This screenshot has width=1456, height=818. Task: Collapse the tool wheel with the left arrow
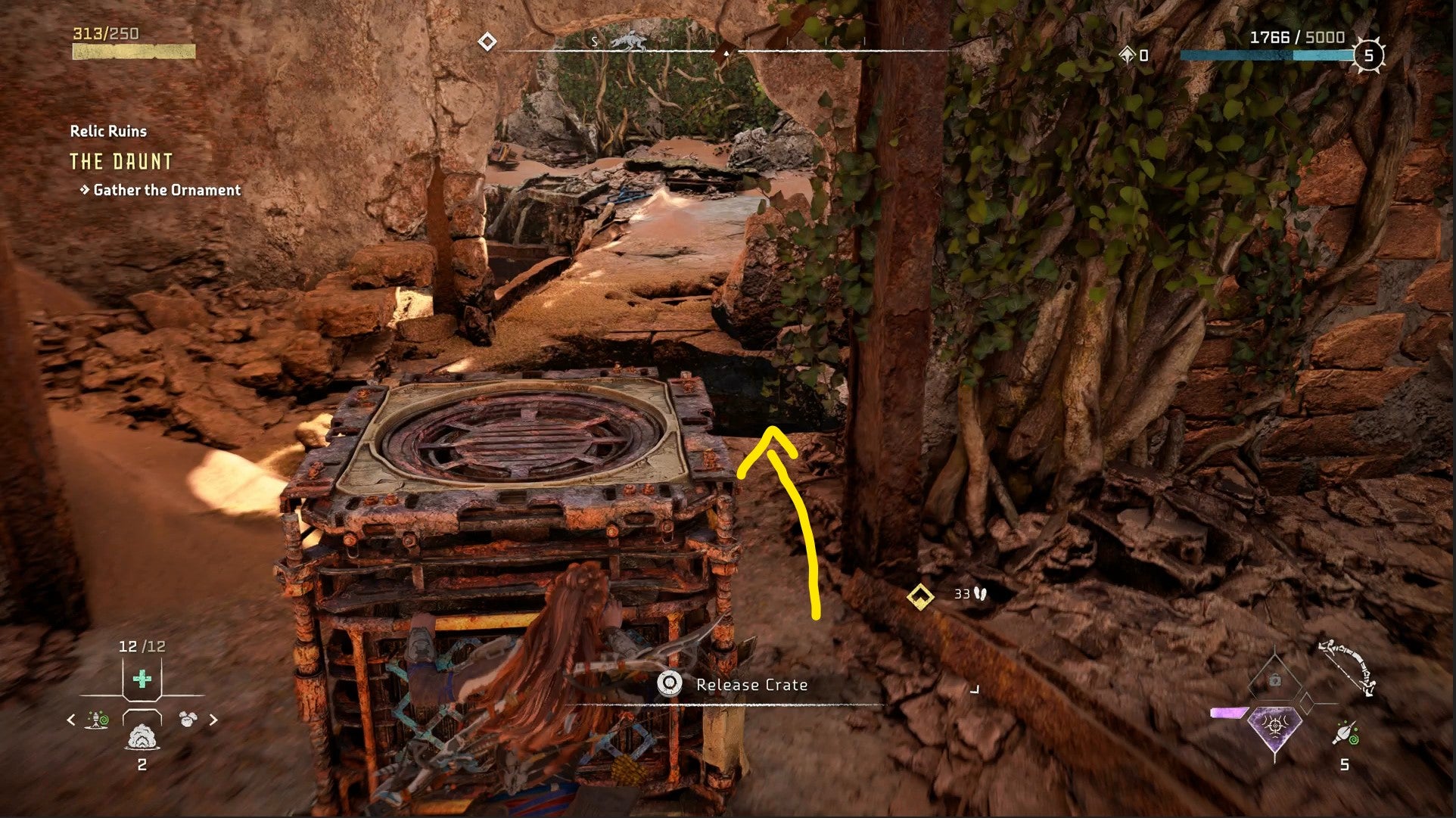70,719
